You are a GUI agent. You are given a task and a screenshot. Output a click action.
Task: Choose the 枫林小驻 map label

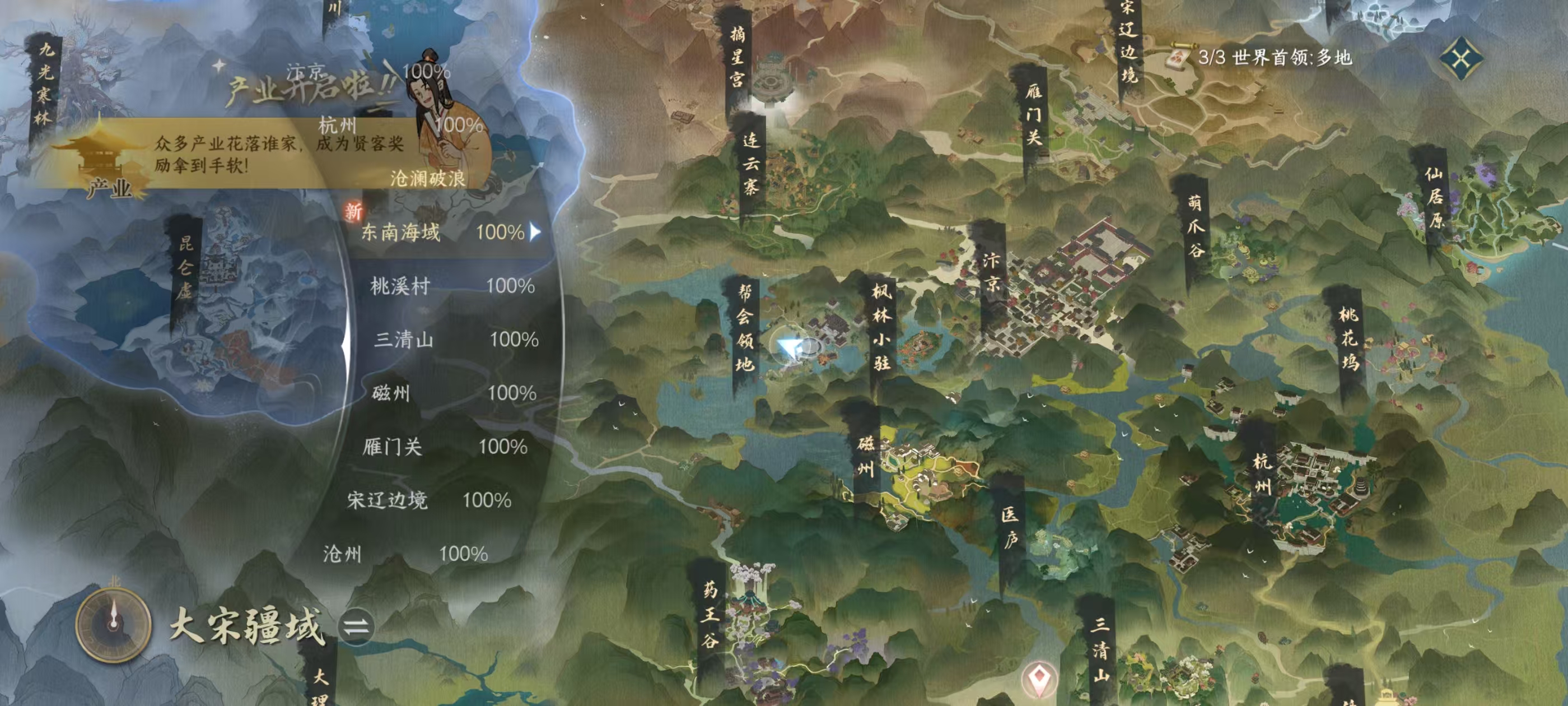click(881, 327)
